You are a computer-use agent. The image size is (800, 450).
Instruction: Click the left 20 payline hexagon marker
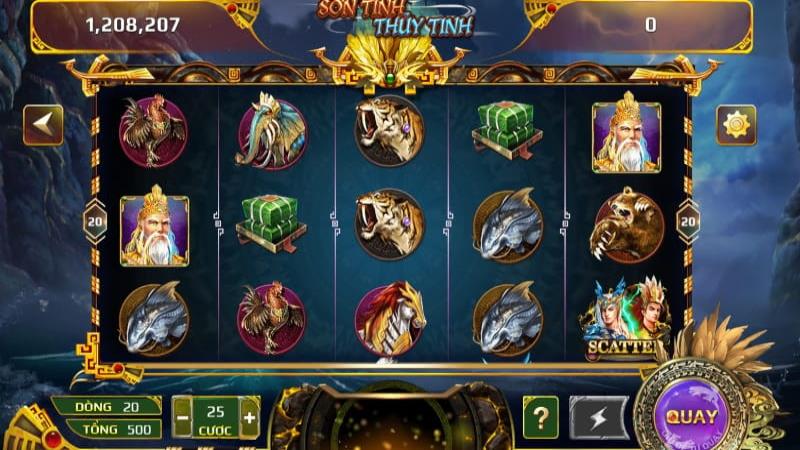point(95,221)
